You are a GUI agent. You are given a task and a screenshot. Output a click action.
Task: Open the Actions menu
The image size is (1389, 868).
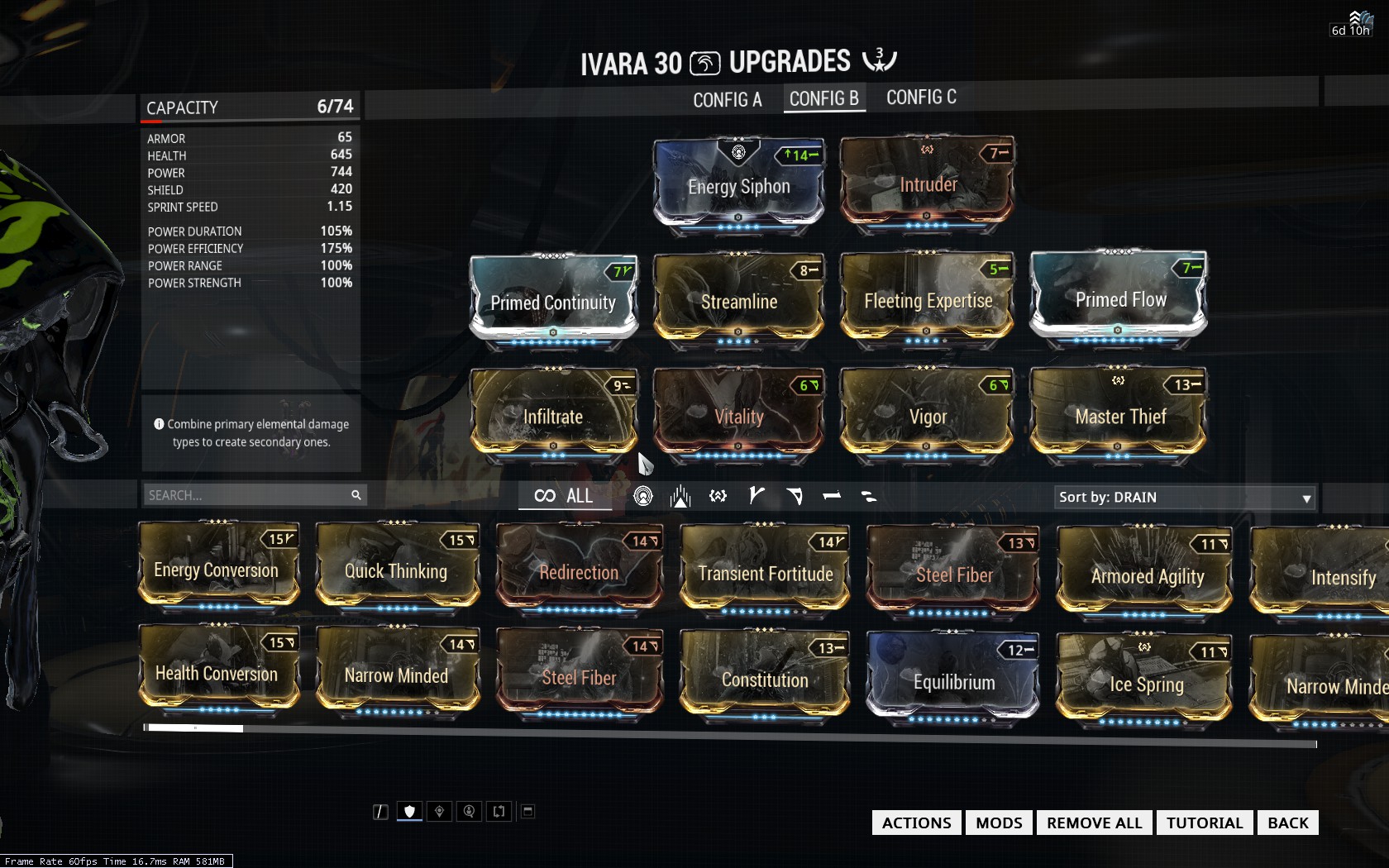point(916,823)
